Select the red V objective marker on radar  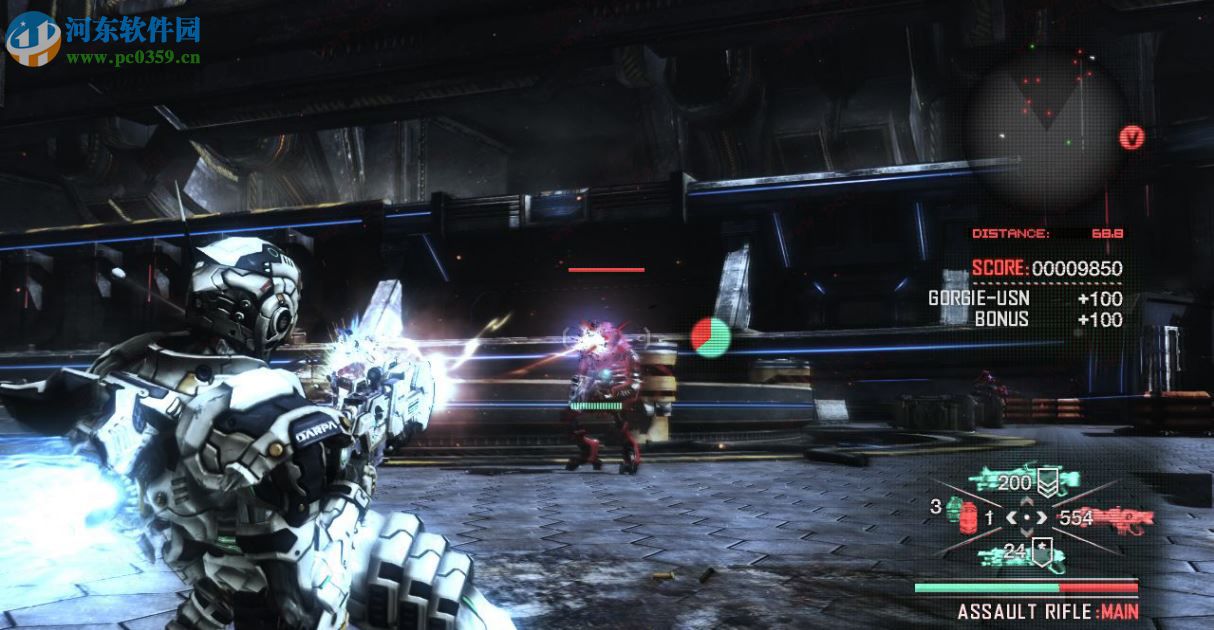click(x=1131, y=137)
